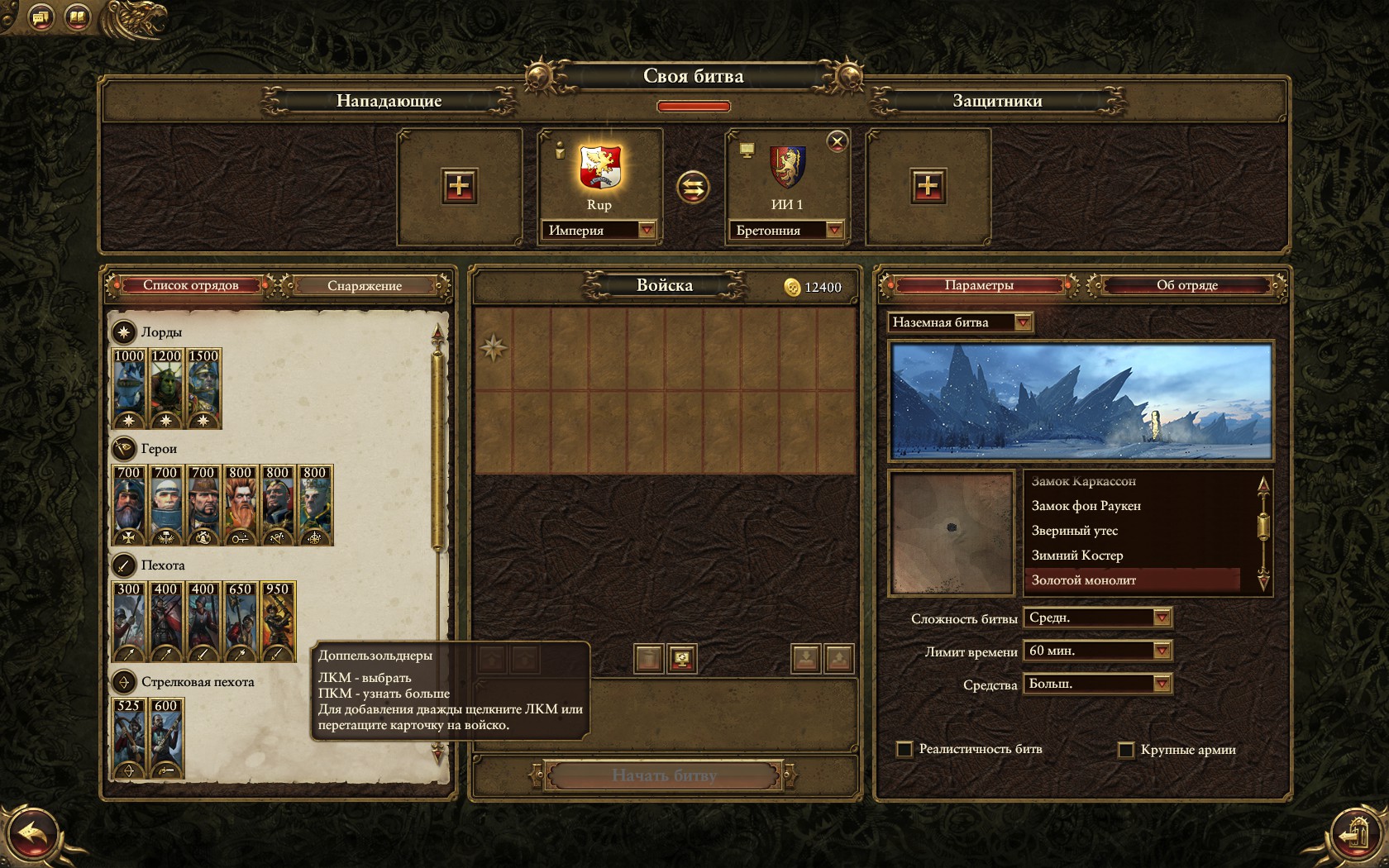Enable the Крупные армии checkbox
The image size is (1389, 868).
coord(1125,750)
